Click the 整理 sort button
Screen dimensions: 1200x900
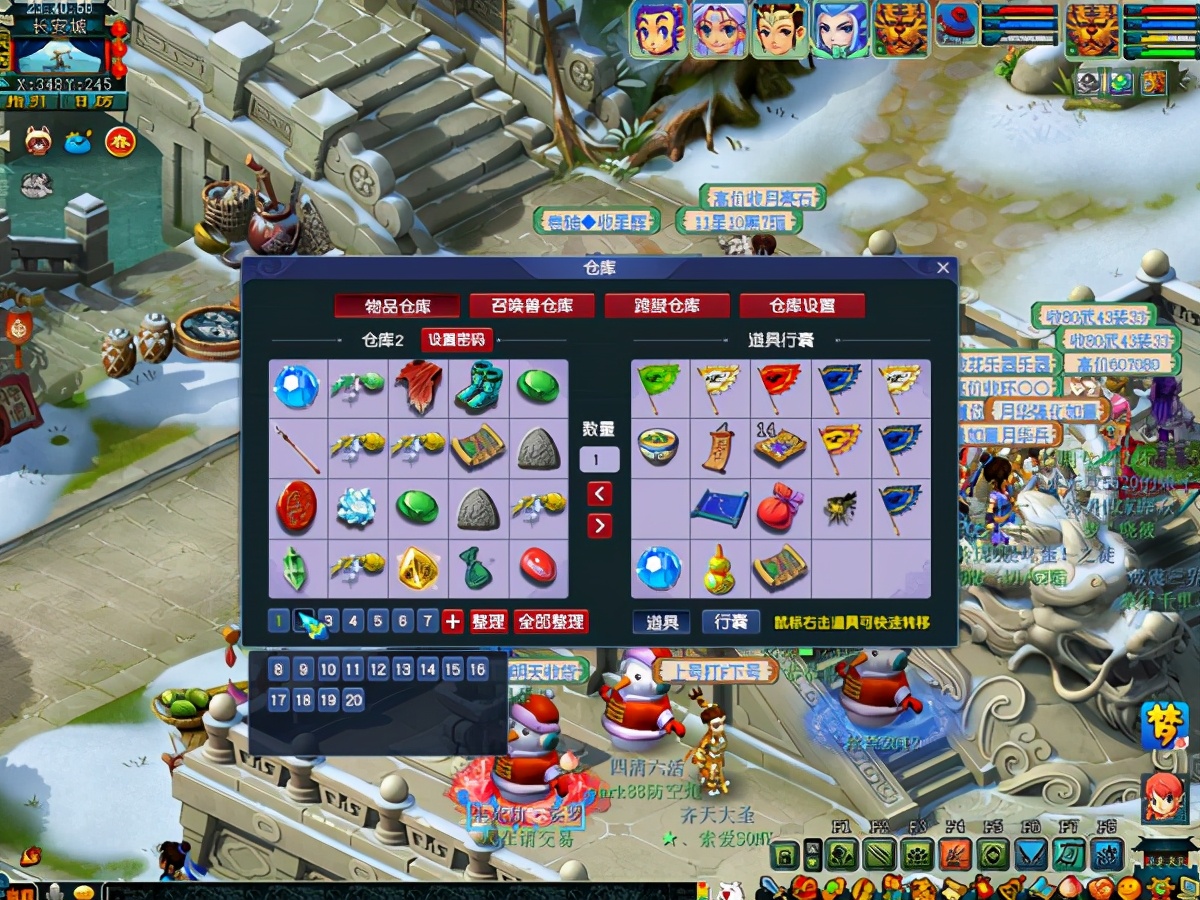(x=488, y=622)
